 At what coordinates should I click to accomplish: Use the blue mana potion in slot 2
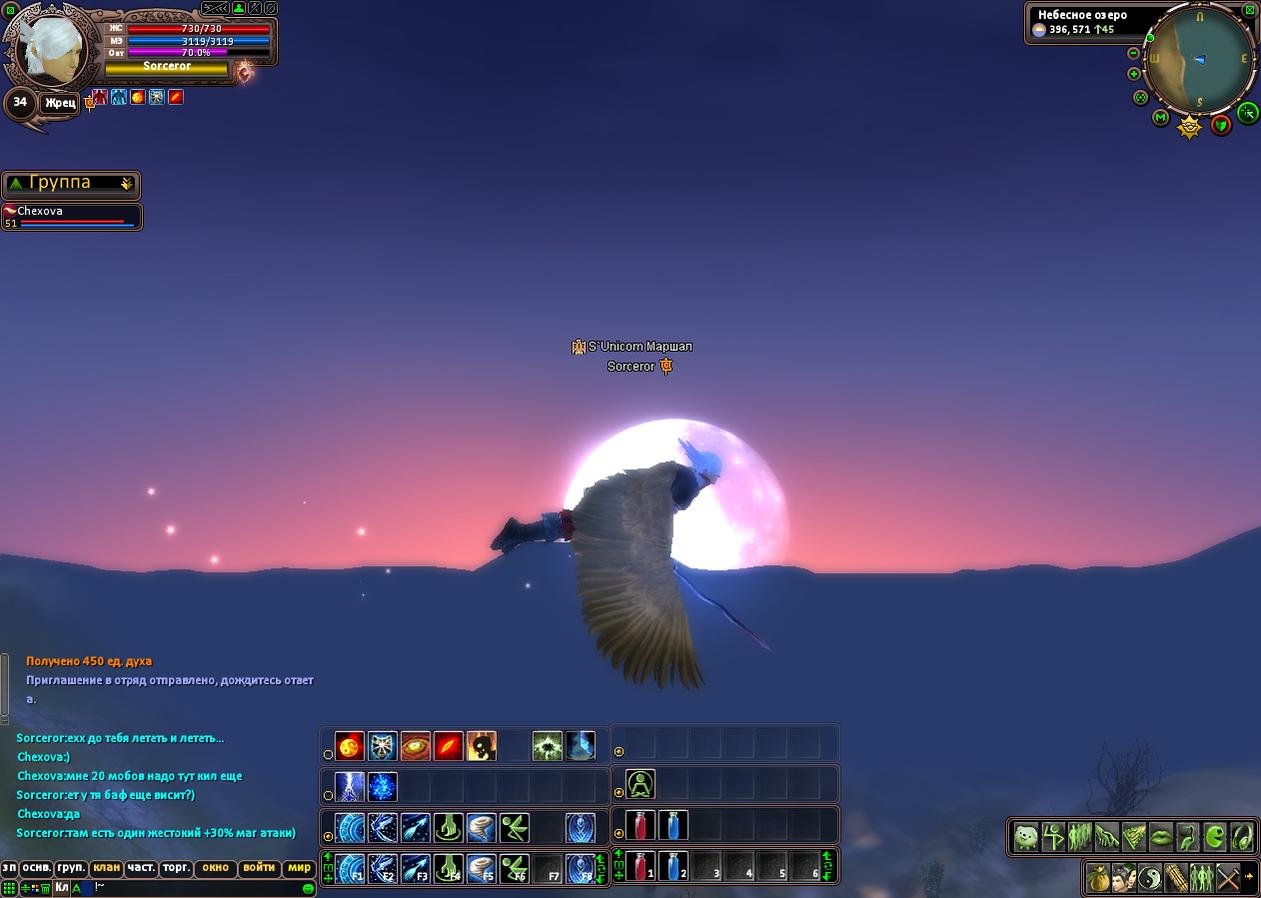click(673, 866)
